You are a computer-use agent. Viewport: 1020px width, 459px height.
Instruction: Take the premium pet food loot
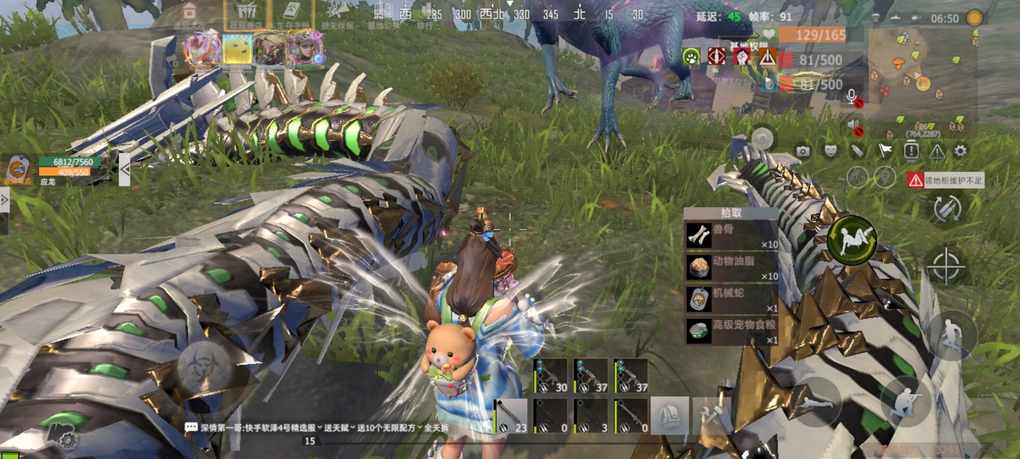tap(730, 332)
